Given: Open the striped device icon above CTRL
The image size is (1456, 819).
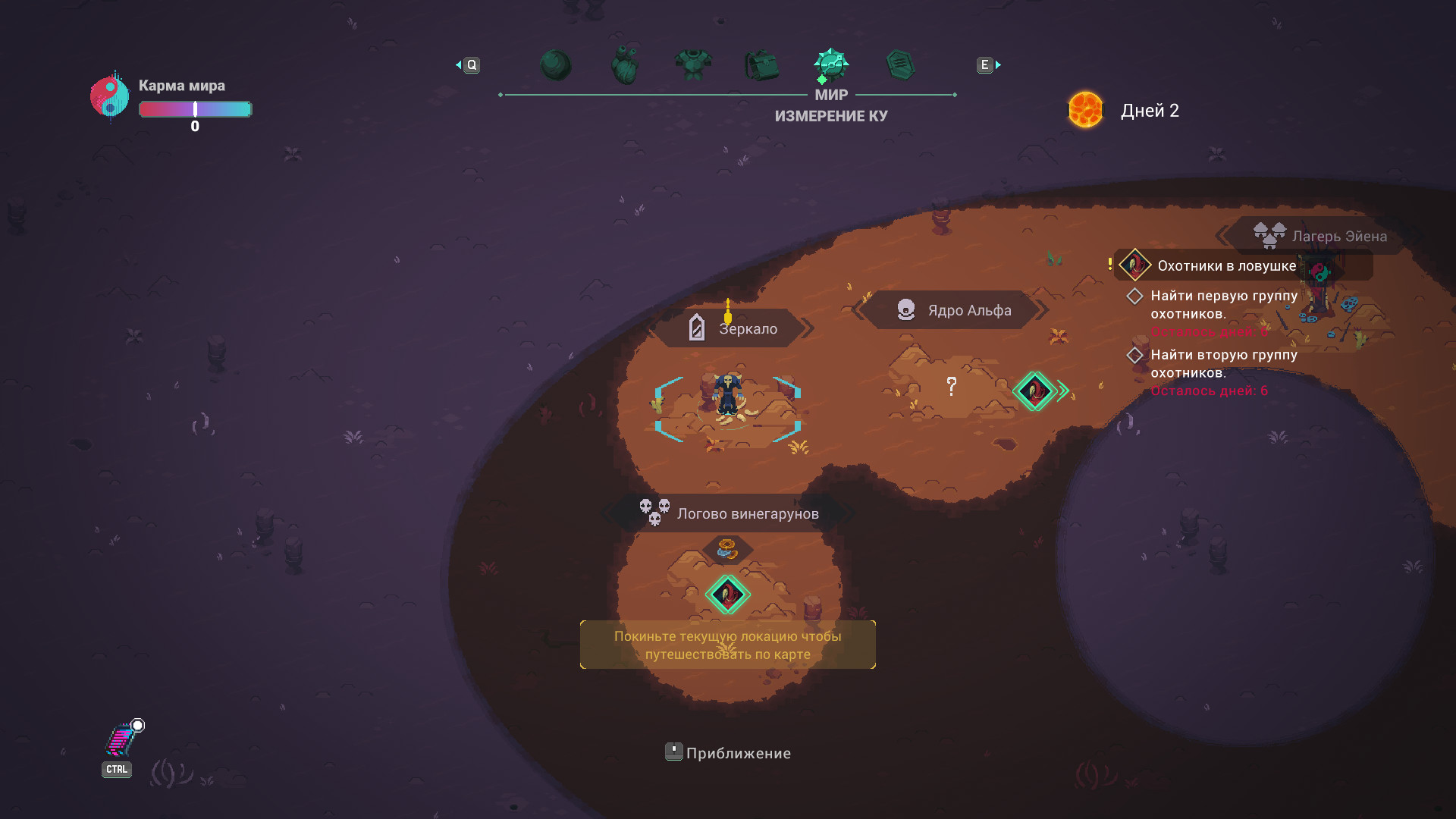Looking at the screenshot, I should [120, 740].
